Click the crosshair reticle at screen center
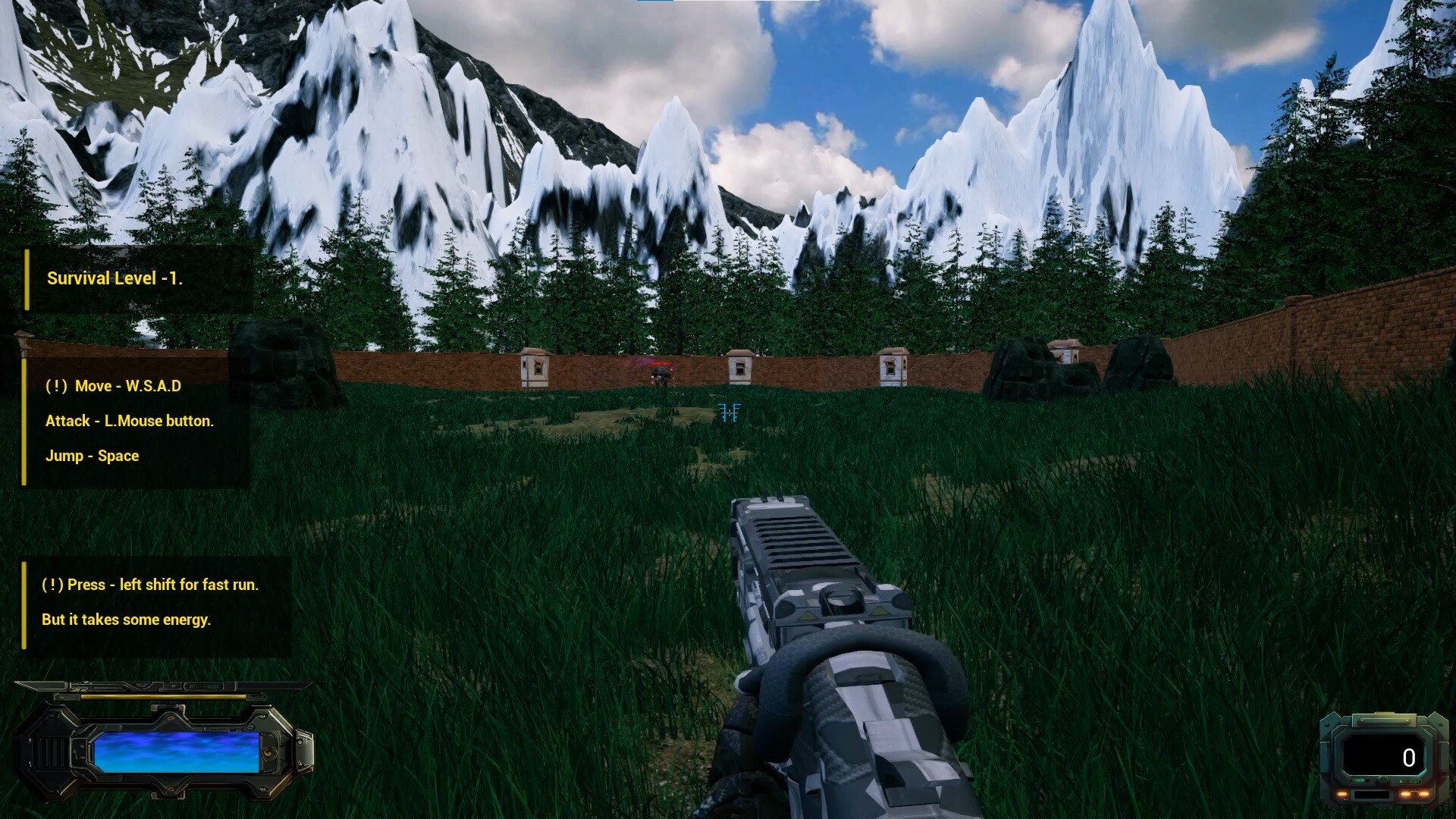The height and width of the screenshot is (819, 1456). 730,413
